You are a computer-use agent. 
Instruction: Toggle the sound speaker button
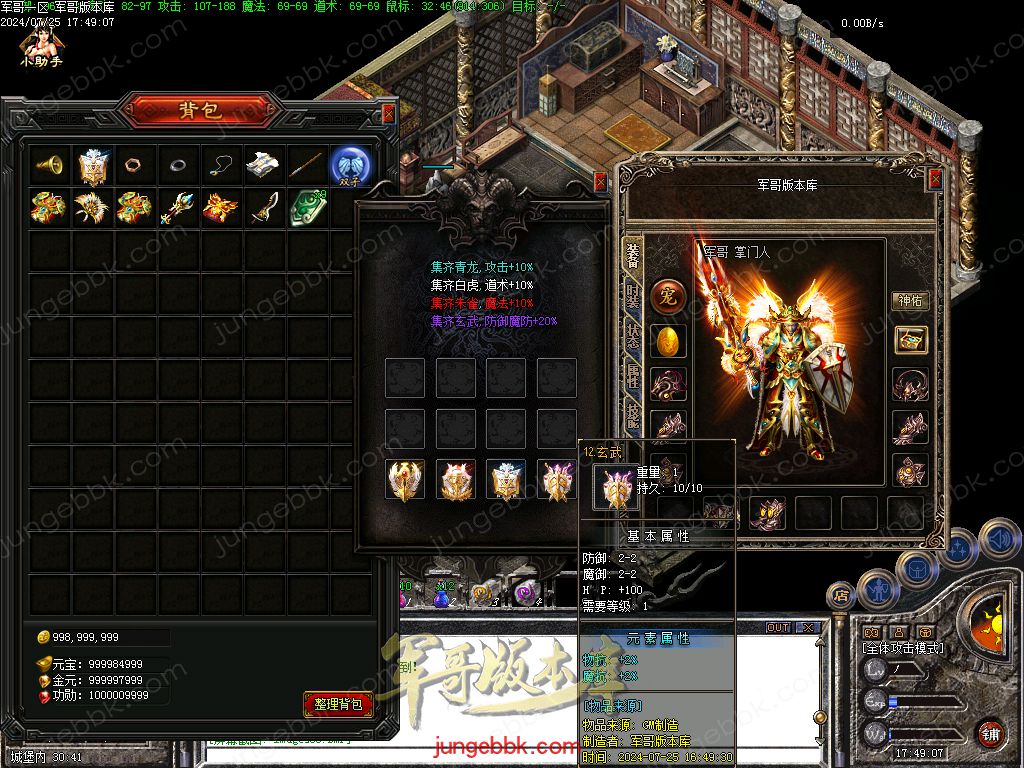click(997, 540)
